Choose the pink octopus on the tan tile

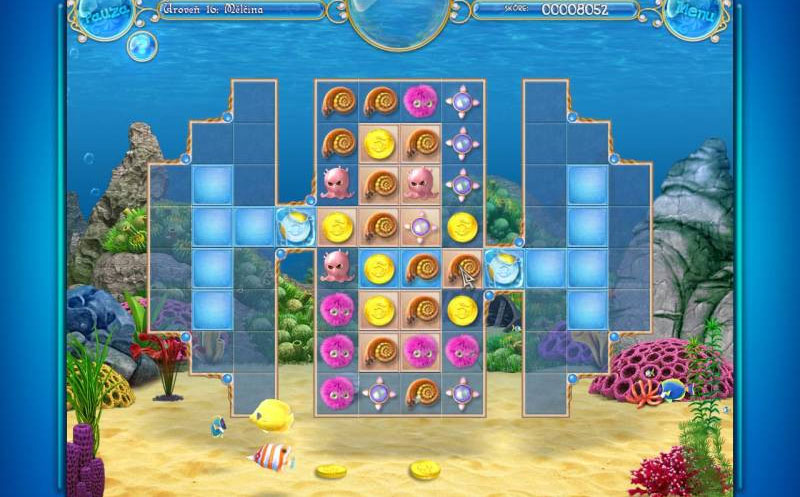pos(419,183)
